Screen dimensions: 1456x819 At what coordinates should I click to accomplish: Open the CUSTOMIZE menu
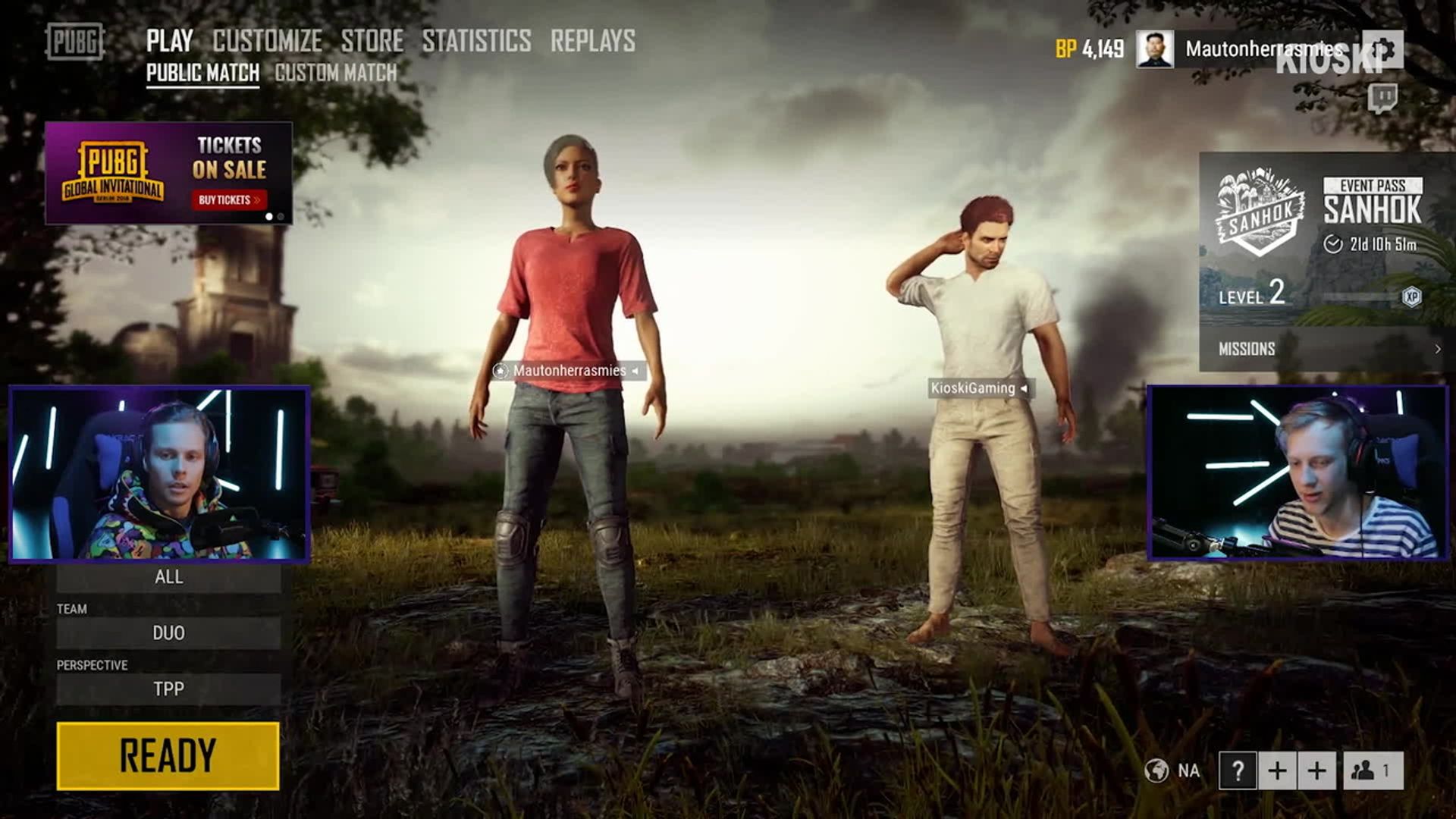267,41
